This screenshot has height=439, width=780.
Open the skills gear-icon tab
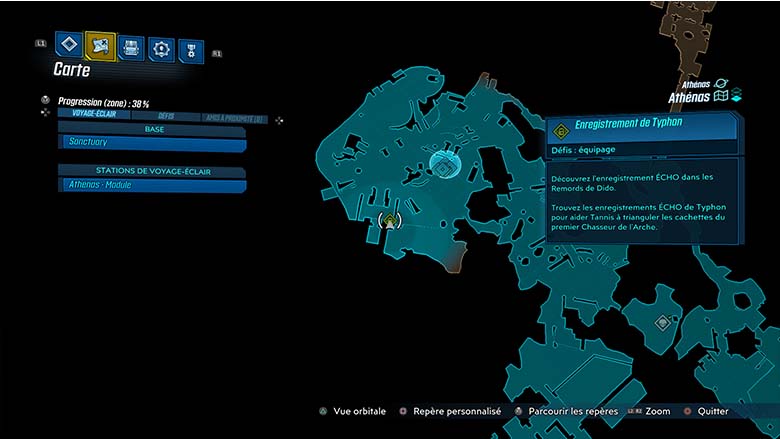(x=161, y=49)
